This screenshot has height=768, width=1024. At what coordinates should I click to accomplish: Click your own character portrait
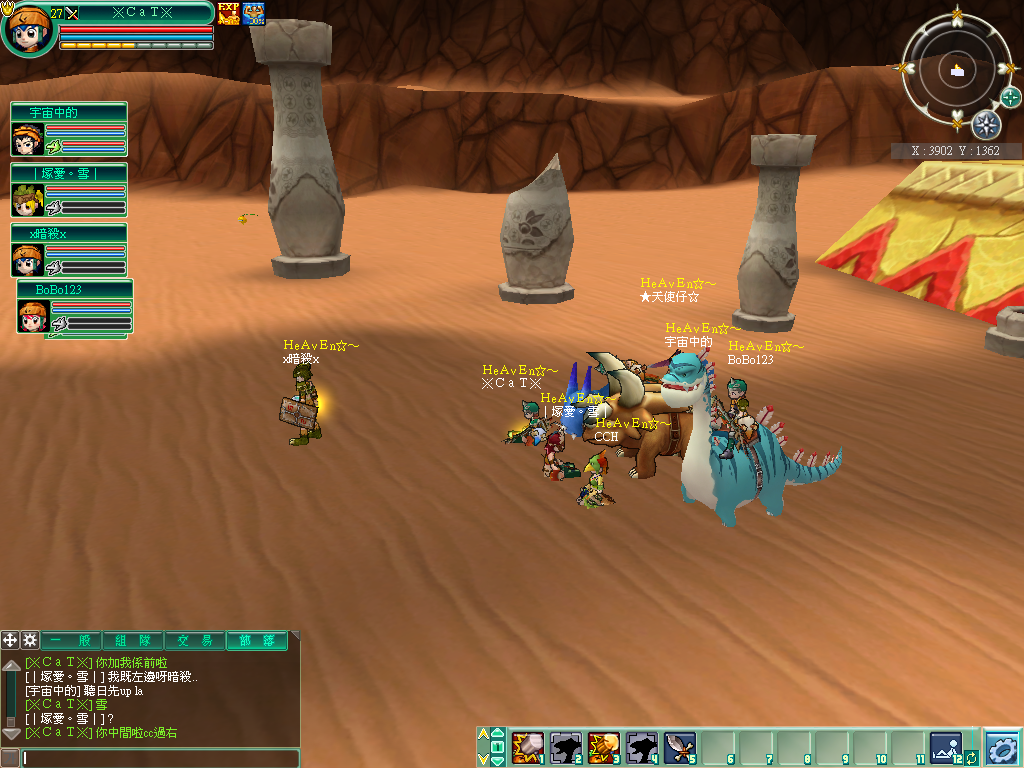[29, 28]
